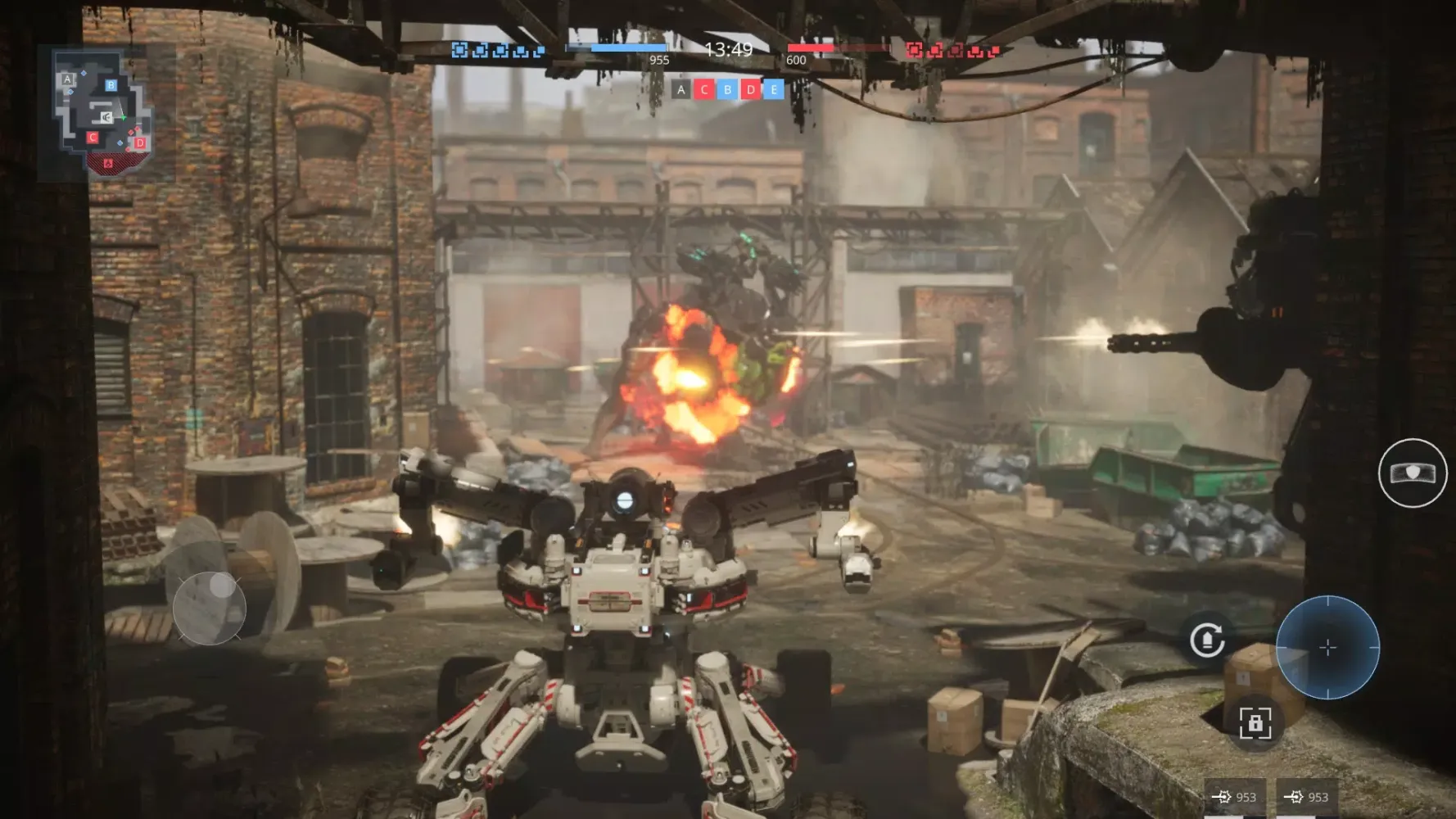Select beacon C marker in the top bar

point(703,89)
